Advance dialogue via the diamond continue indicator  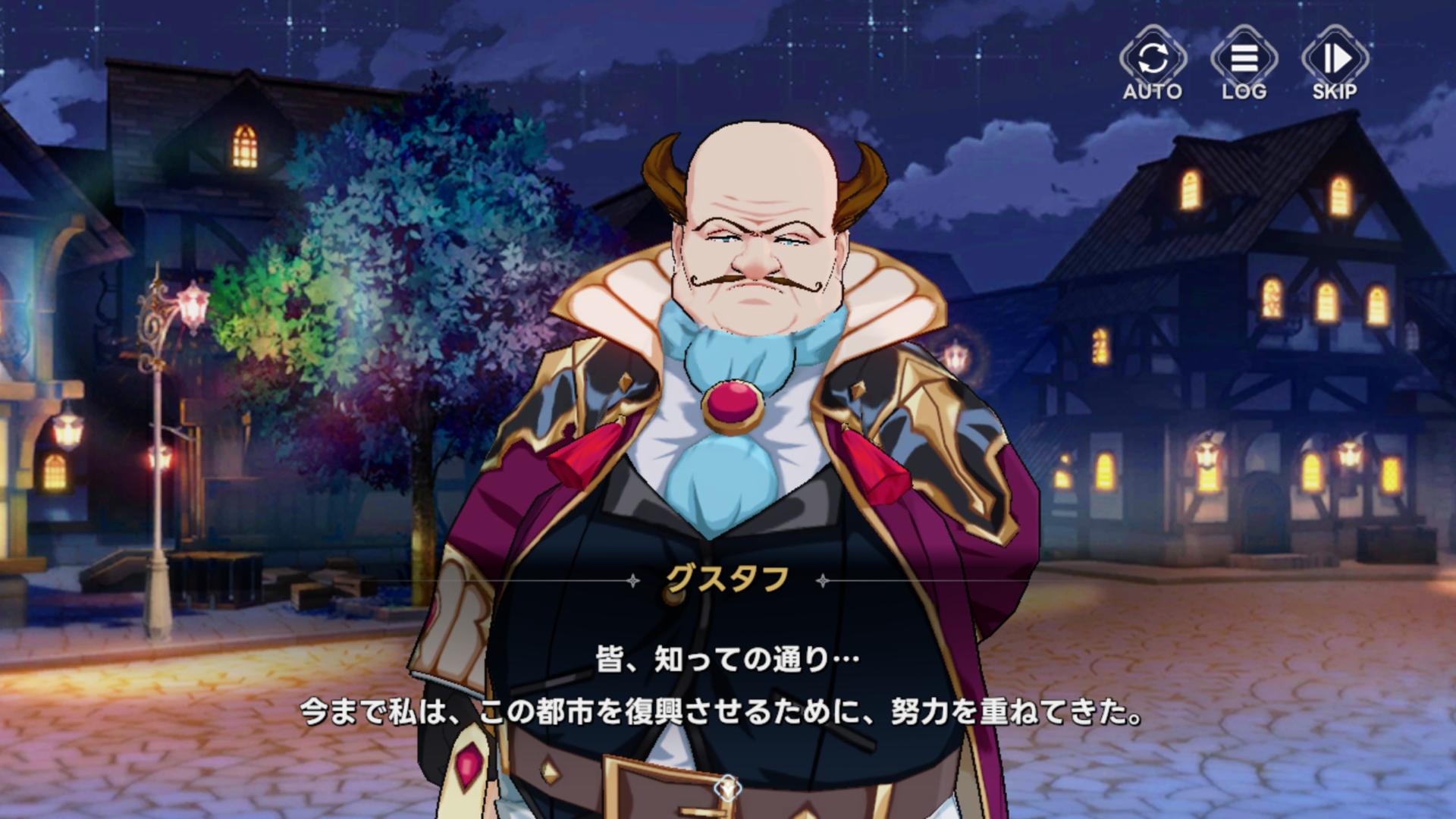coord(726,789)
